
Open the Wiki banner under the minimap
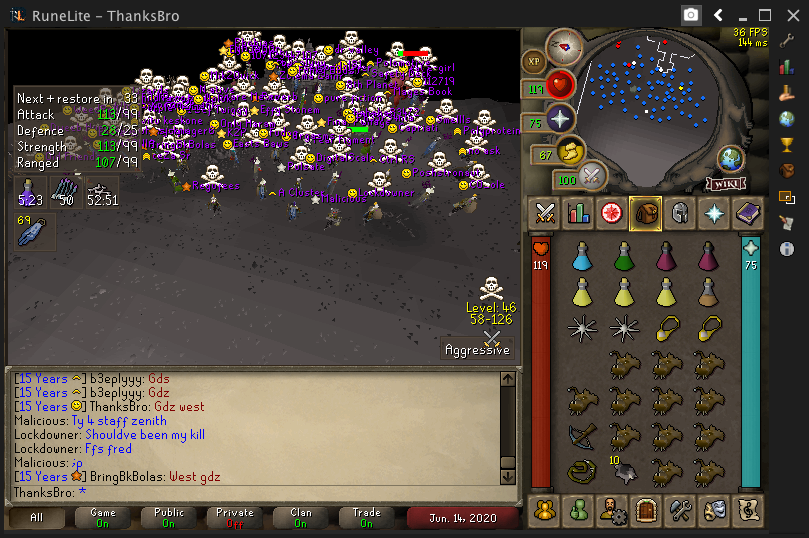(x=727, y=183)
